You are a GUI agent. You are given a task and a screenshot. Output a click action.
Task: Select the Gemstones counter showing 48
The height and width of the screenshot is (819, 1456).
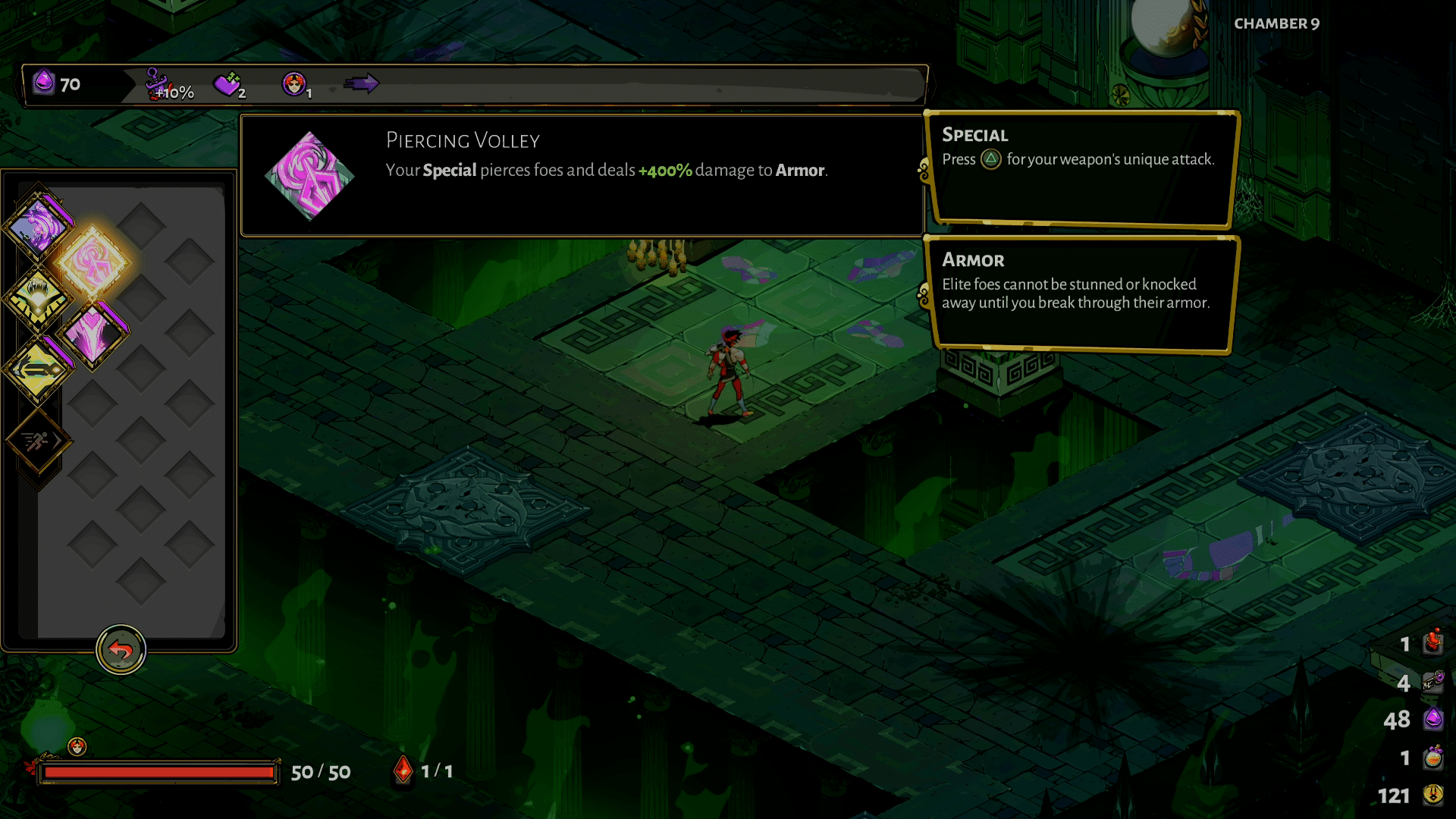tap(1432, 717)
